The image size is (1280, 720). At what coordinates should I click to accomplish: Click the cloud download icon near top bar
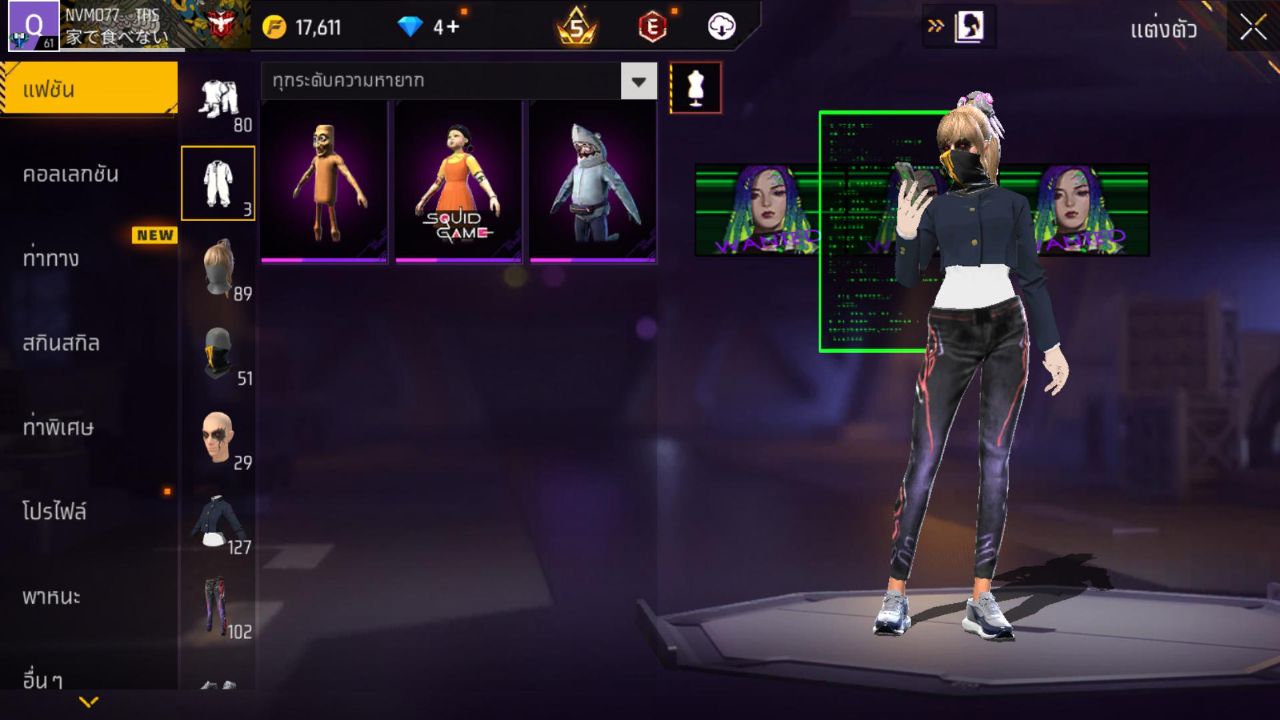tap(722, 27)
